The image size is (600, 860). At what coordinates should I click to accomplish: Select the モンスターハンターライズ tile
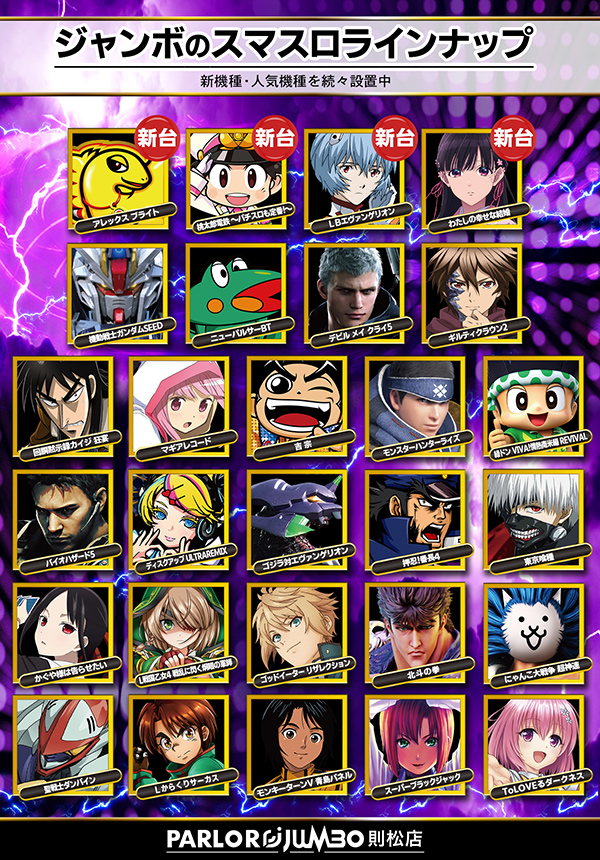click(x=416, y=402)
